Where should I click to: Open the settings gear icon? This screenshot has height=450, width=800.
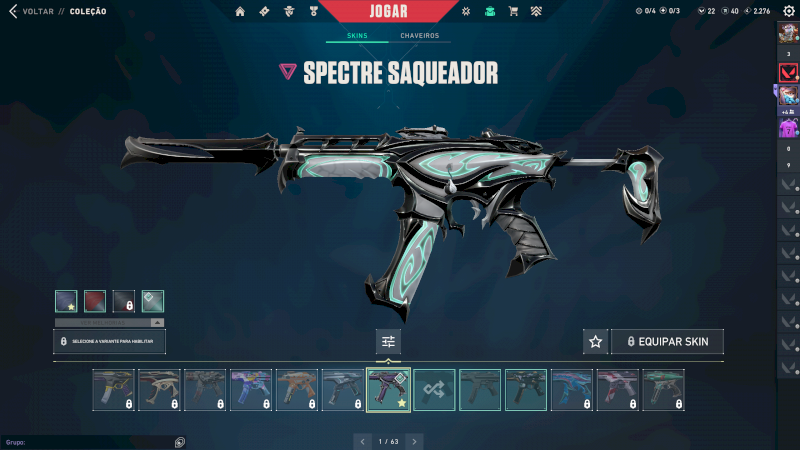(788, 11)
